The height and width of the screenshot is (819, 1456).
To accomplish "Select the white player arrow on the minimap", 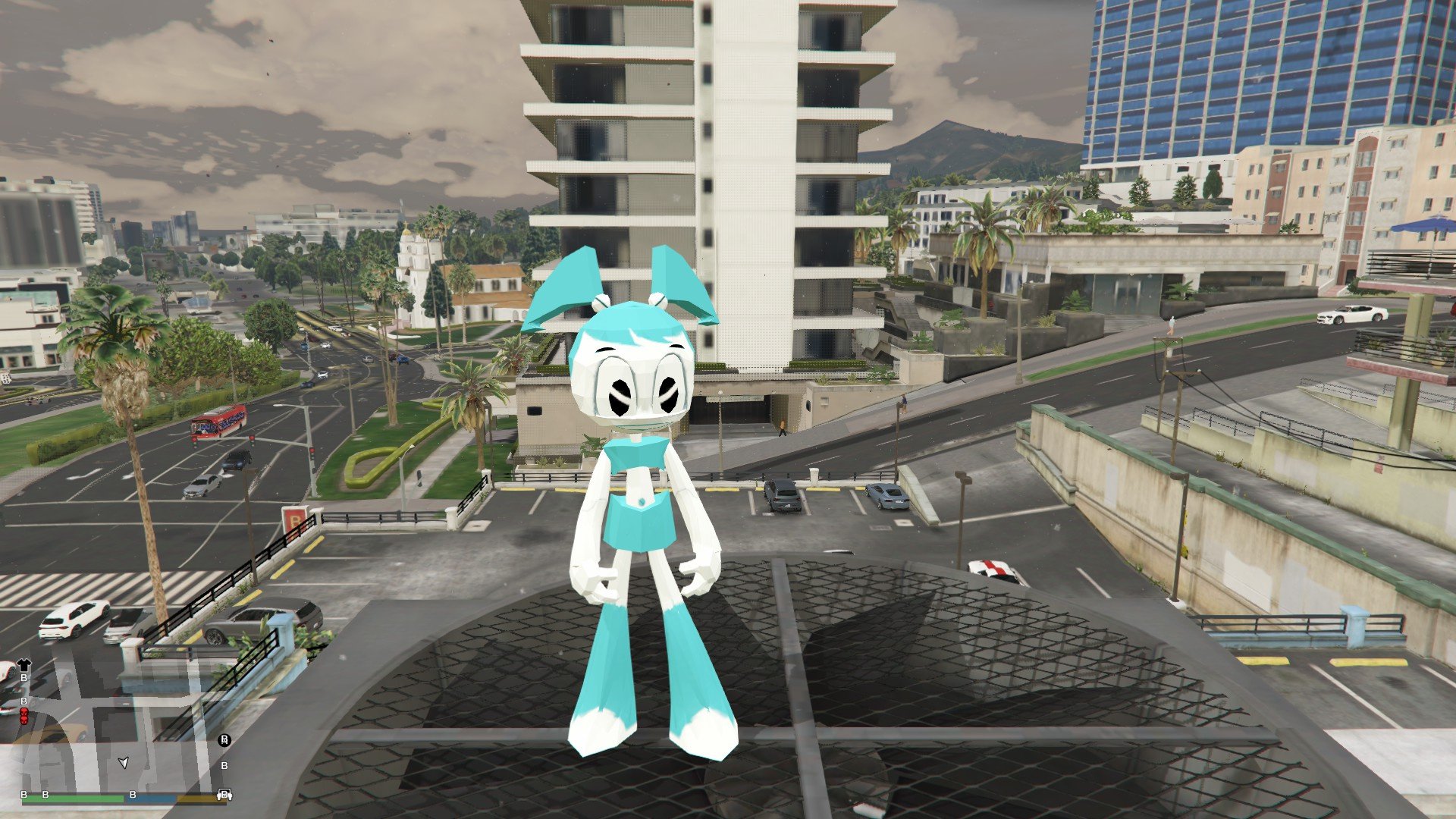I will tap(124, 762).
